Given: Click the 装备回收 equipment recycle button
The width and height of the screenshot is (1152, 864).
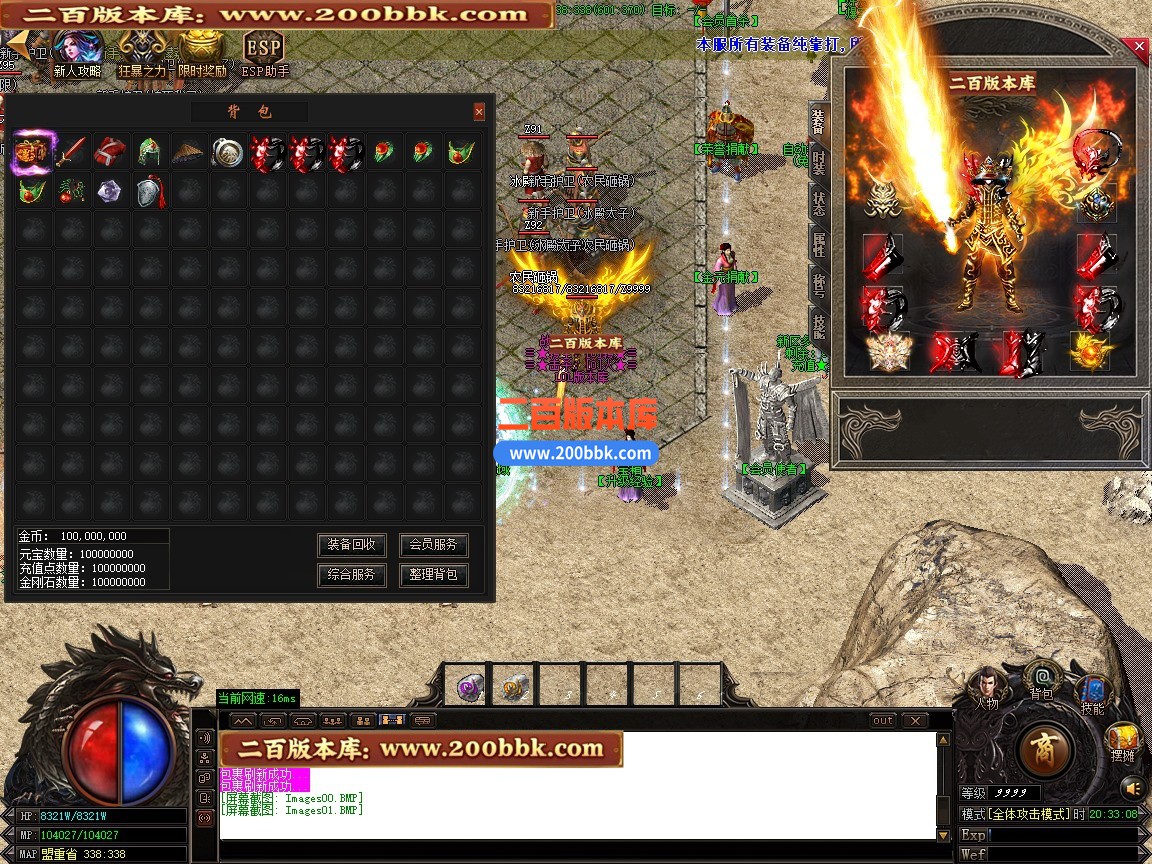Looking at the screenshot, I should (352, 545).
